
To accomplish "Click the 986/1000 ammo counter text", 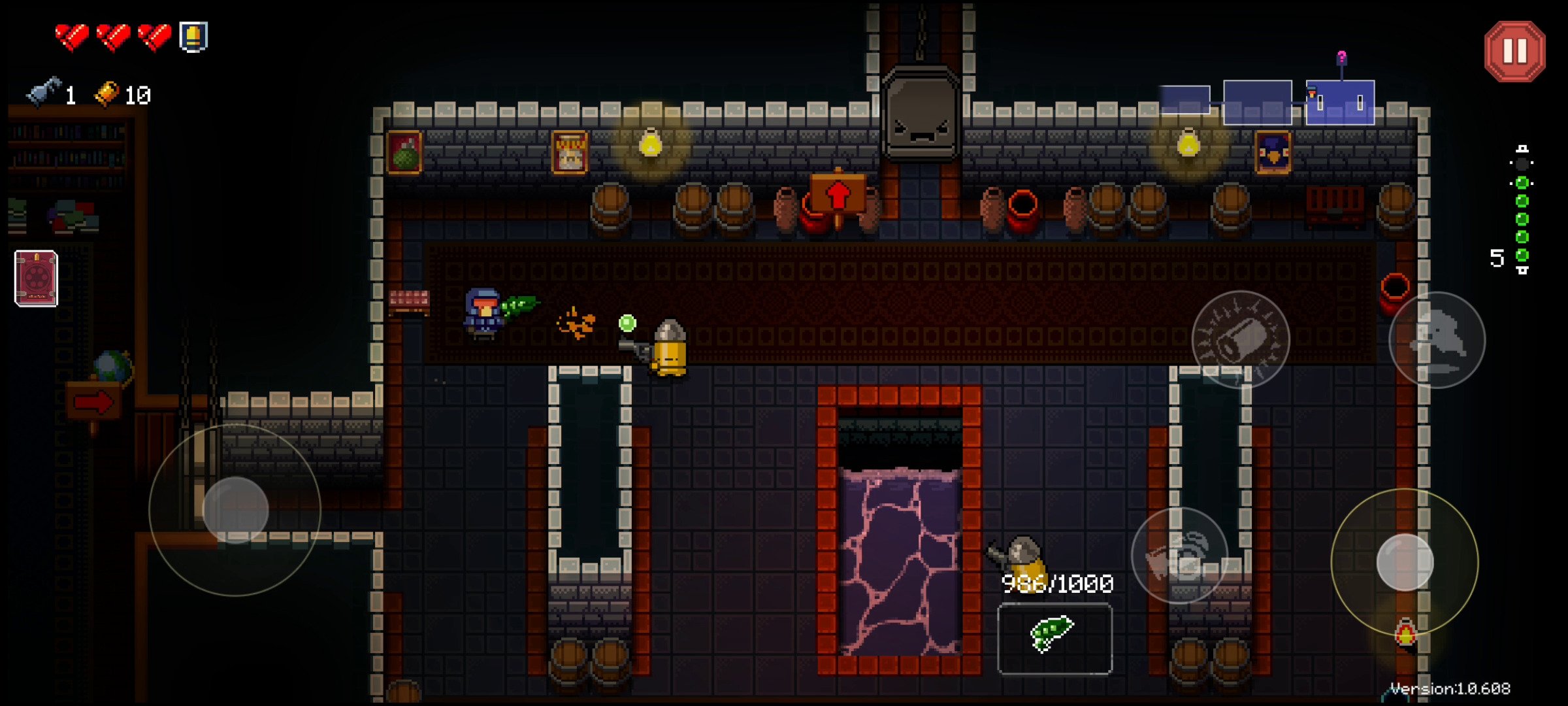I will coord(1056,584).
